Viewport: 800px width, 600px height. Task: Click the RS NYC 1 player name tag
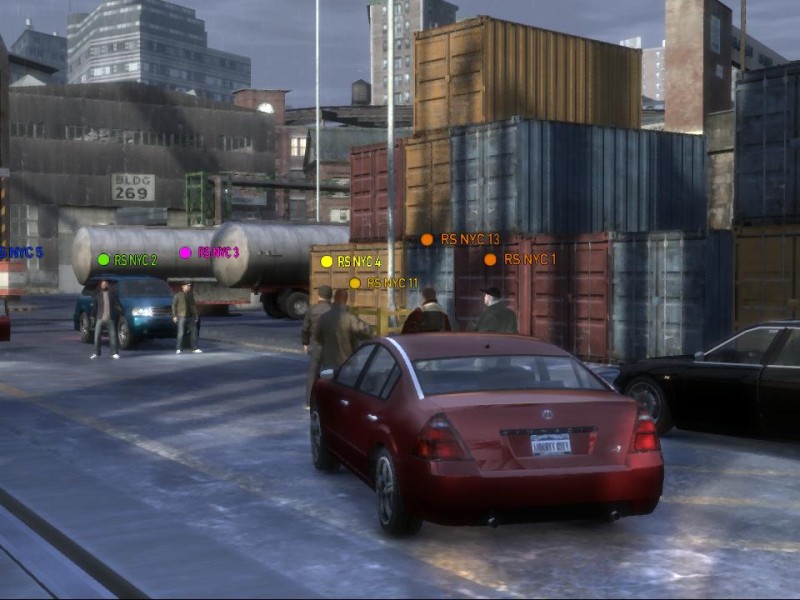520,259
